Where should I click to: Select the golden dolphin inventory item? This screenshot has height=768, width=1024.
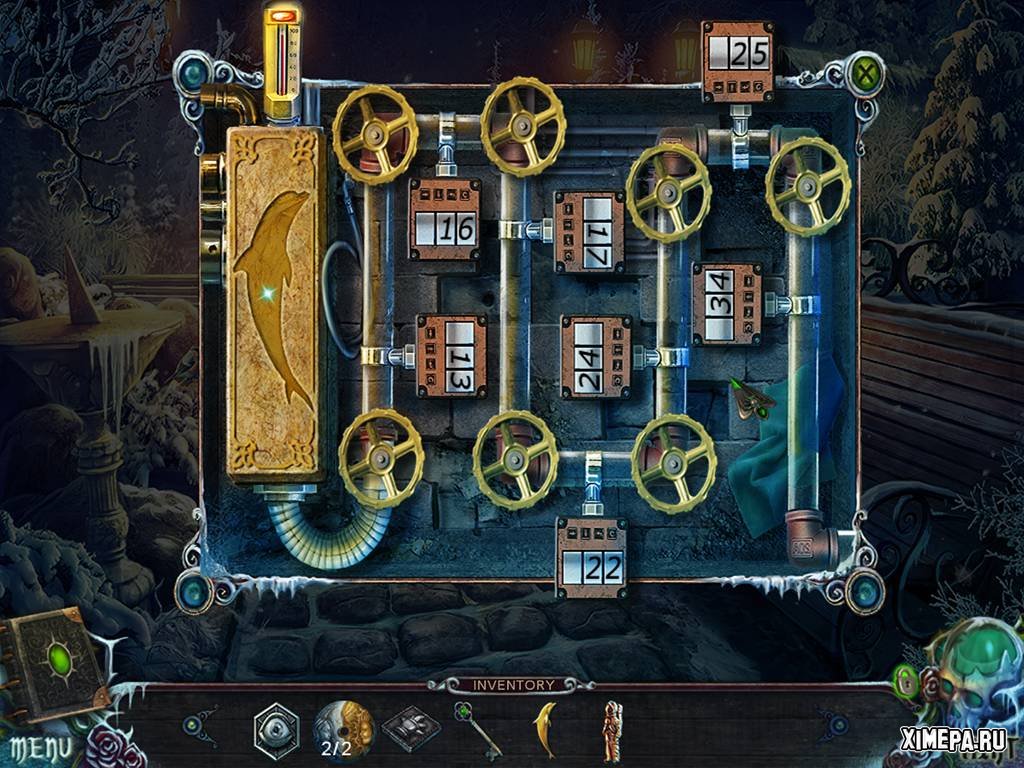545,725
